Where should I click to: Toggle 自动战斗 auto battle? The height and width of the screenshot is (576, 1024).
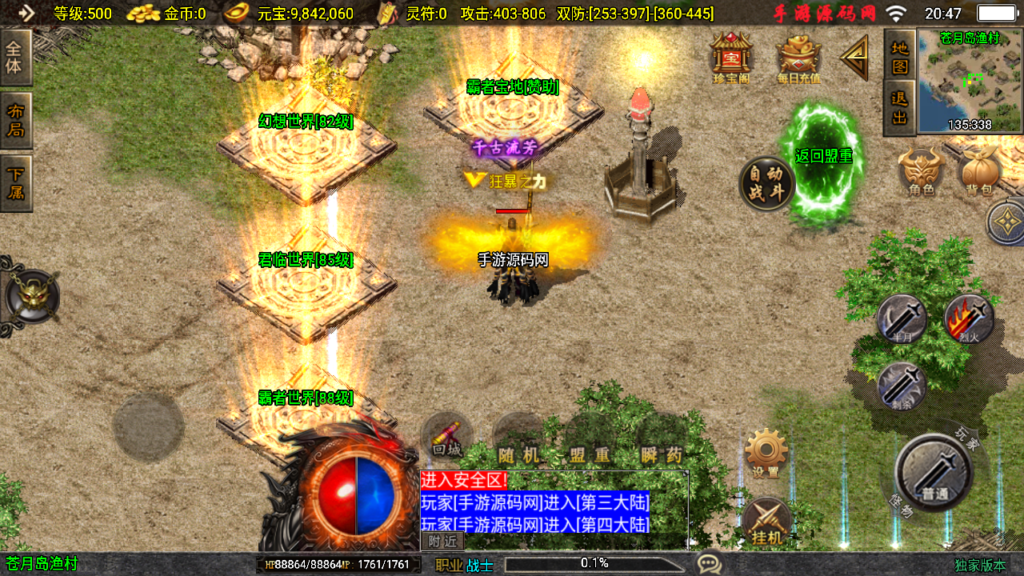click(767, 183)
